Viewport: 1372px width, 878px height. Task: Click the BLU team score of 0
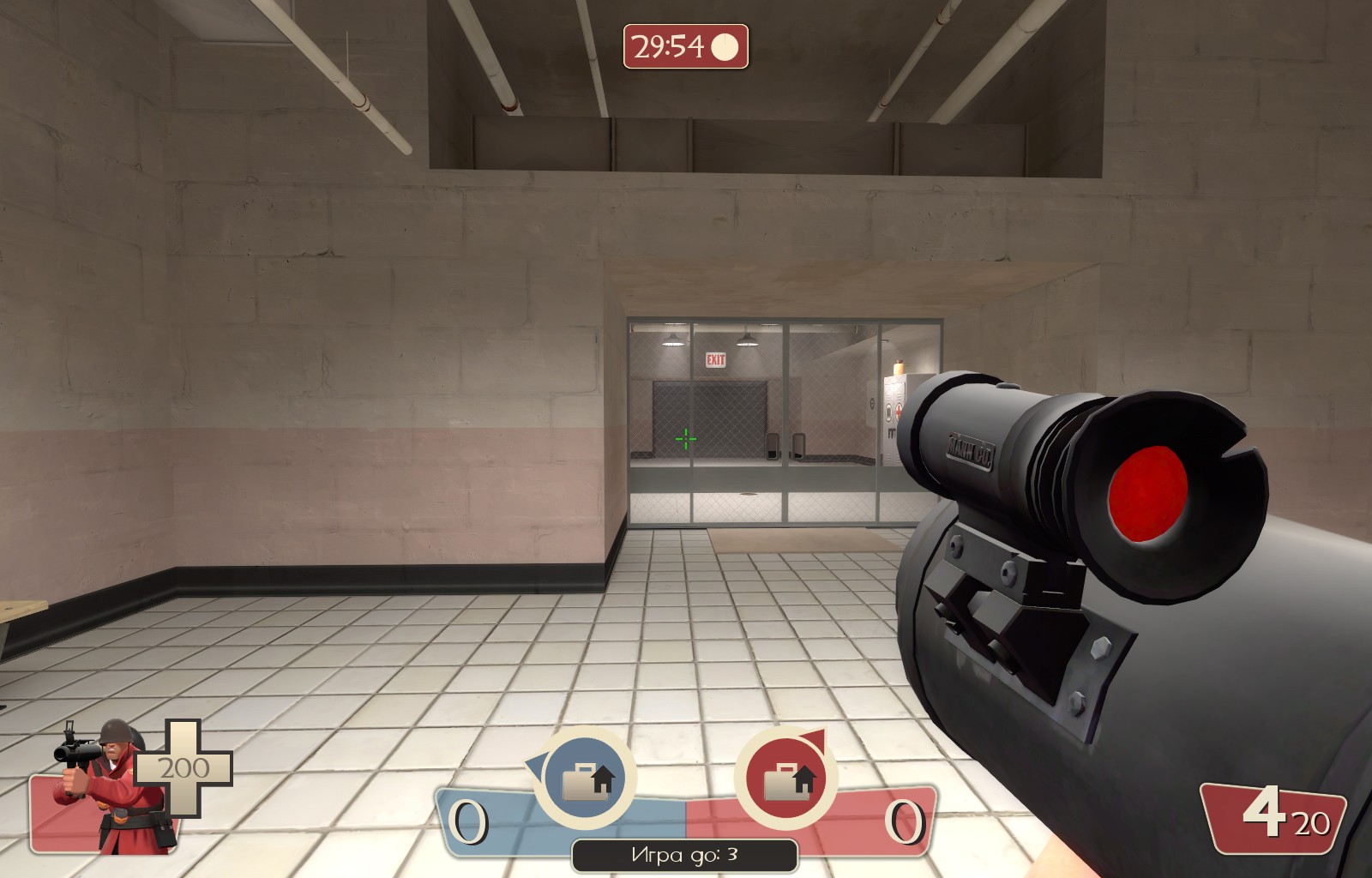click(x=467, y=823)
